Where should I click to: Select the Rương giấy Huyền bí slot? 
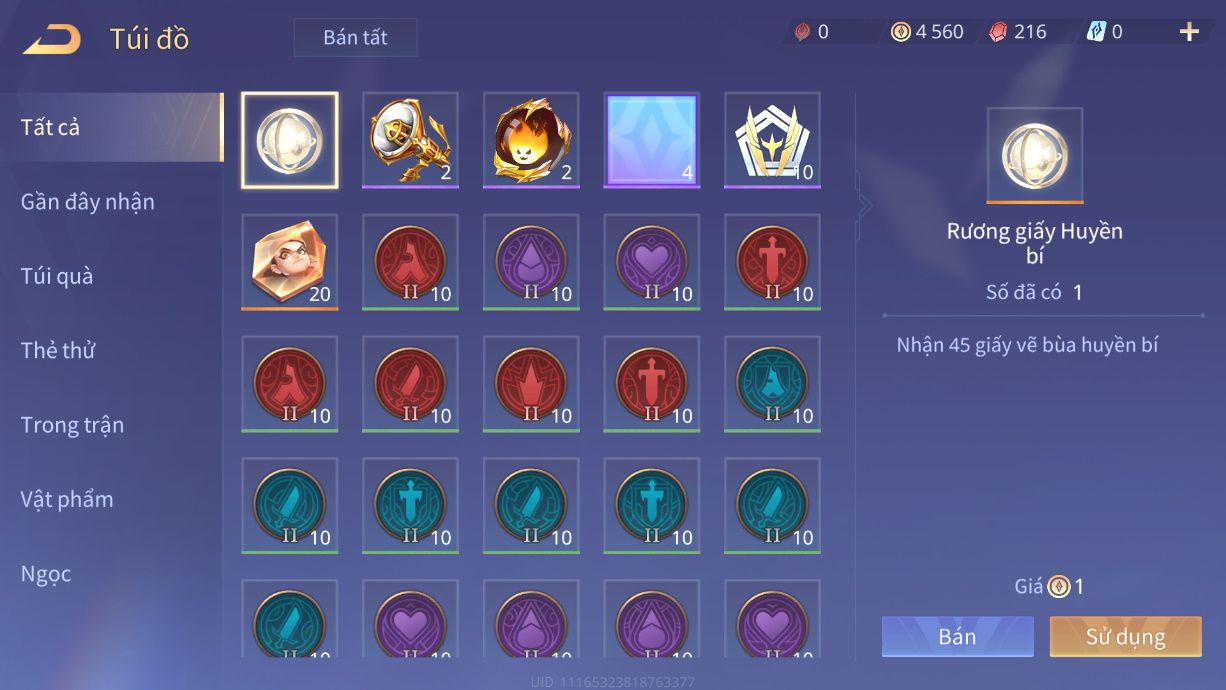coord(289,140)
